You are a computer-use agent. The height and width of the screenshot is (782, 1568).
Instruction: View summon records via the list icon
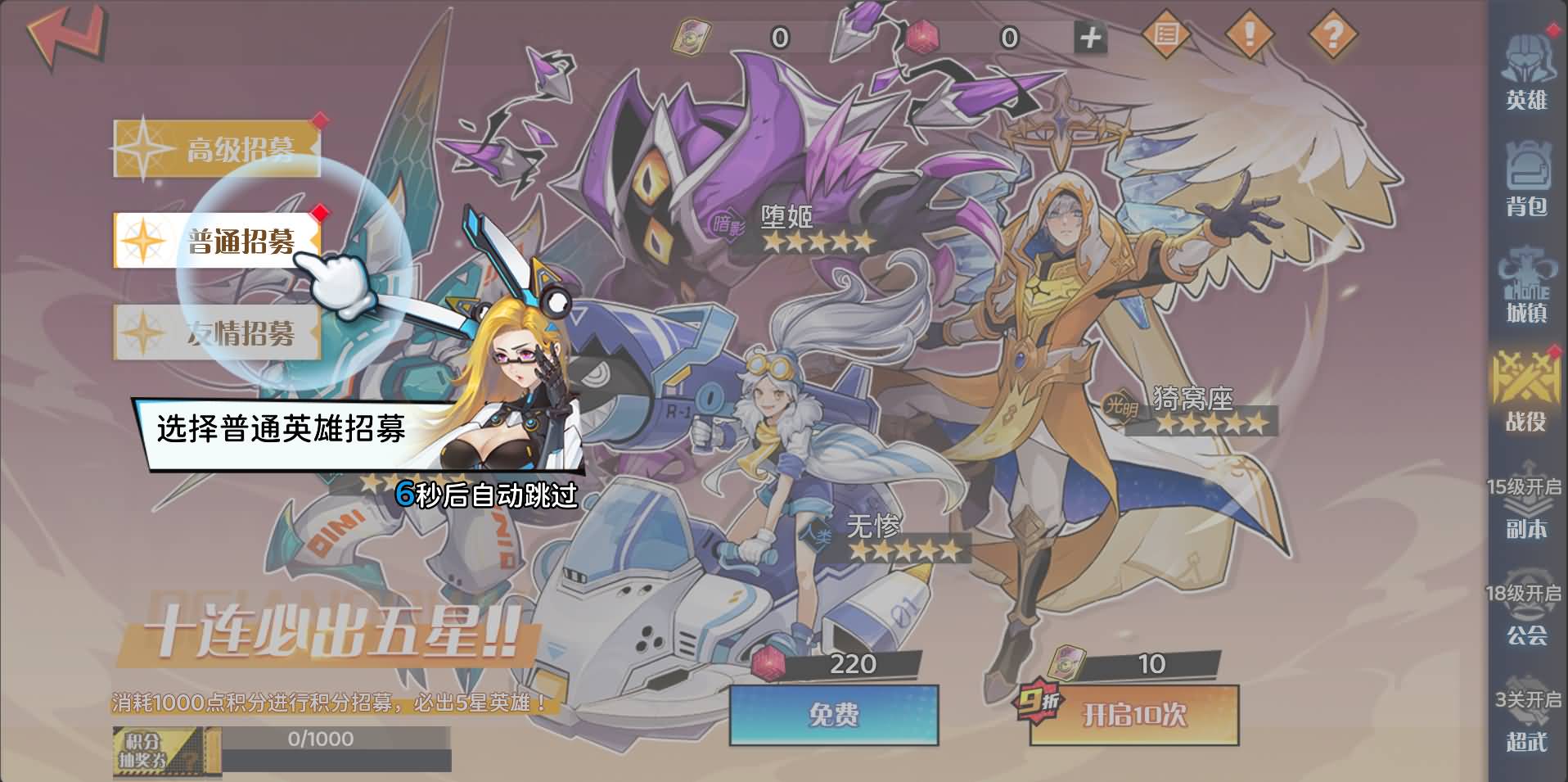click(1169, 34)
